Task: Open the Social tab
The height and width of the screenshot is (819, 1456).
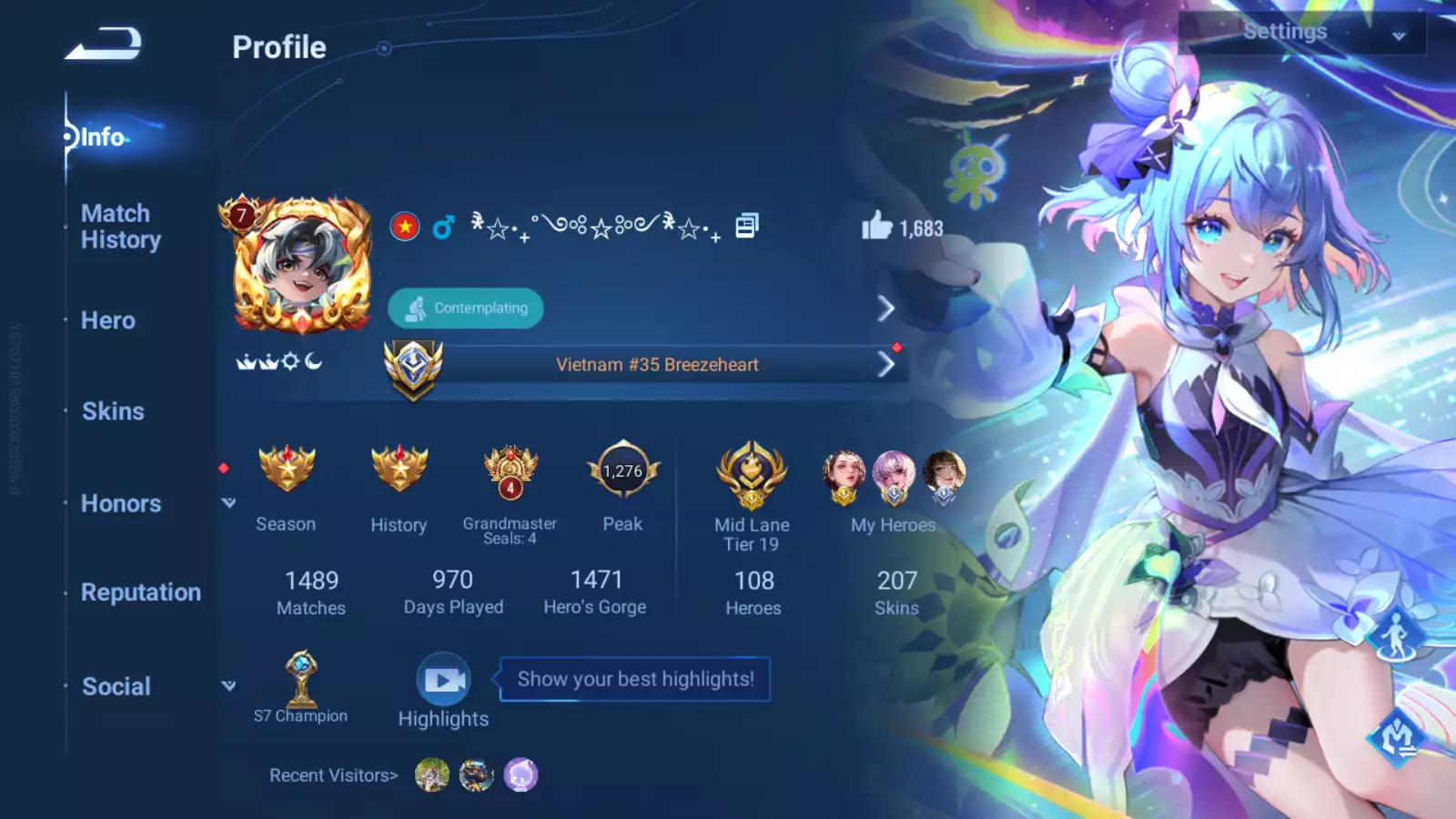Action: point(116,686)
